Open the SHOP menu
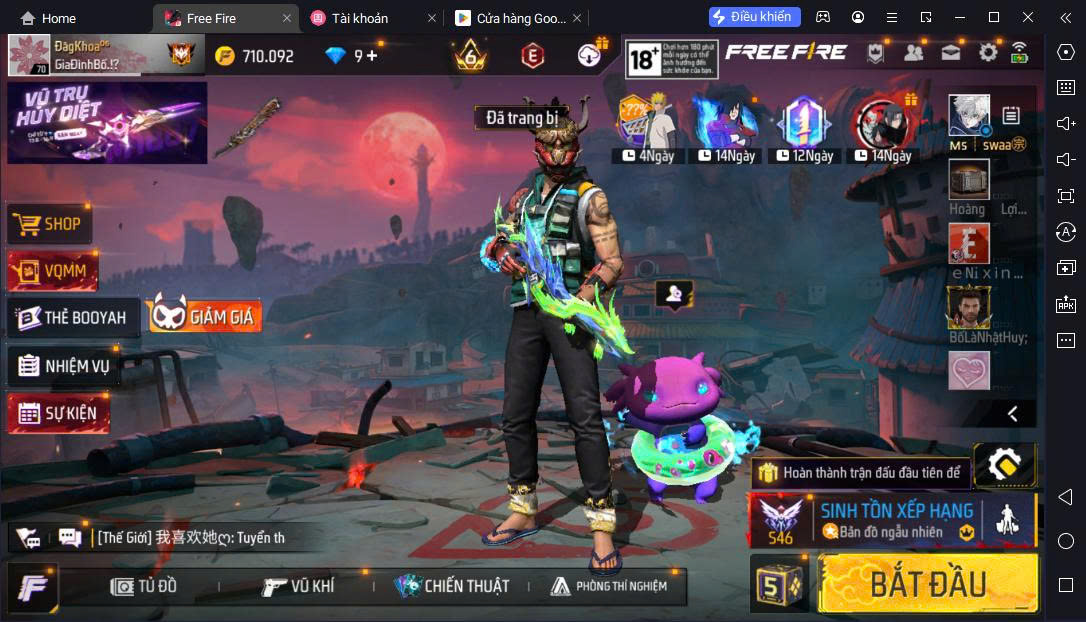1086x622 pixels. coord(50,224)
